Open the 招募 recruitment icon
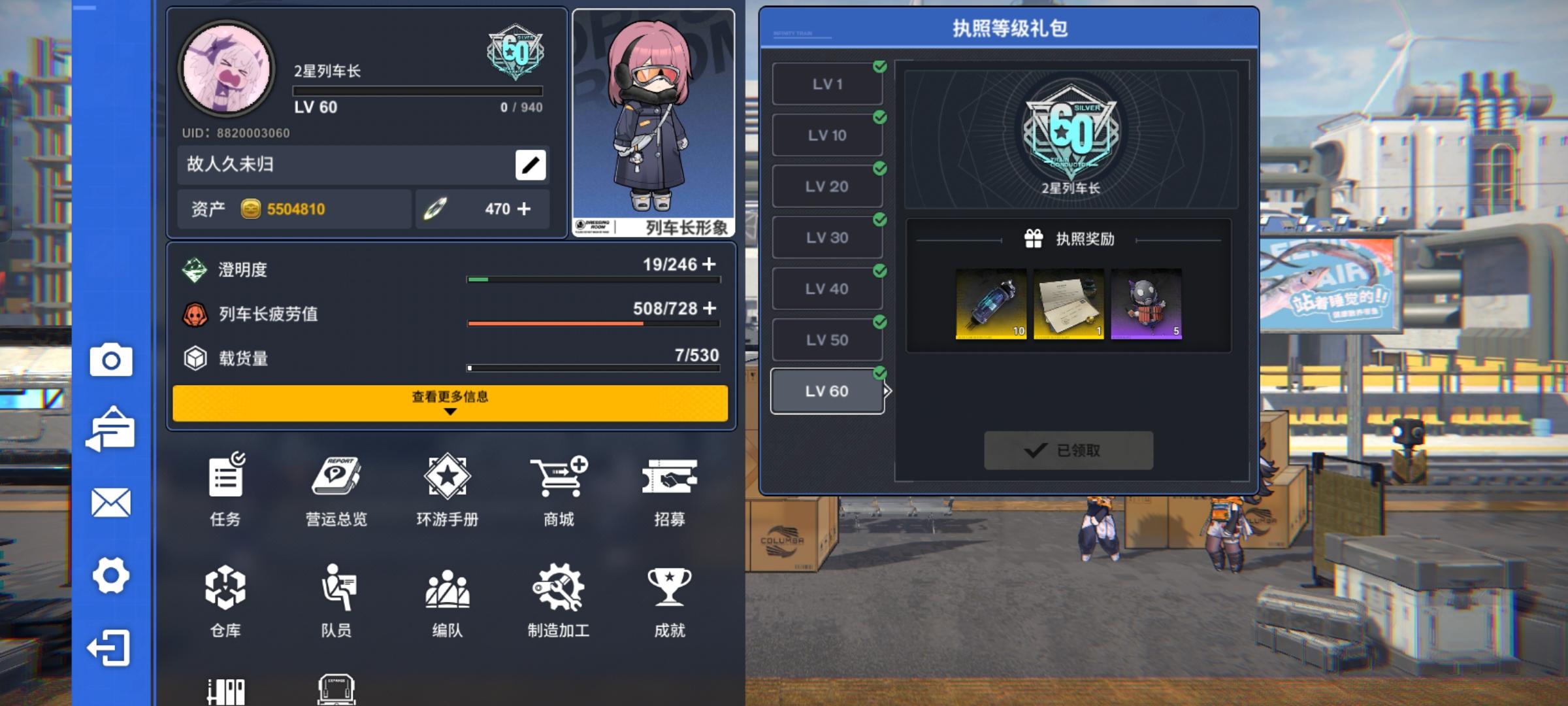 (x=668, y=477)
